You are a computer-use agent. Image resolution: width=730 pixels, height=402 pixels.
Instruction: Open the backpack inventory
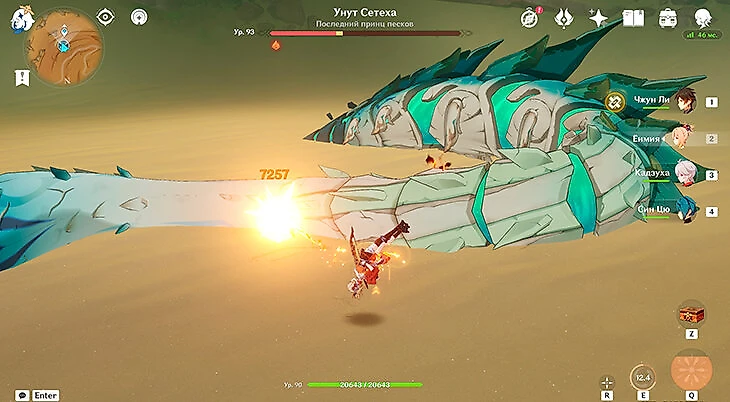(x=668, y=18)
